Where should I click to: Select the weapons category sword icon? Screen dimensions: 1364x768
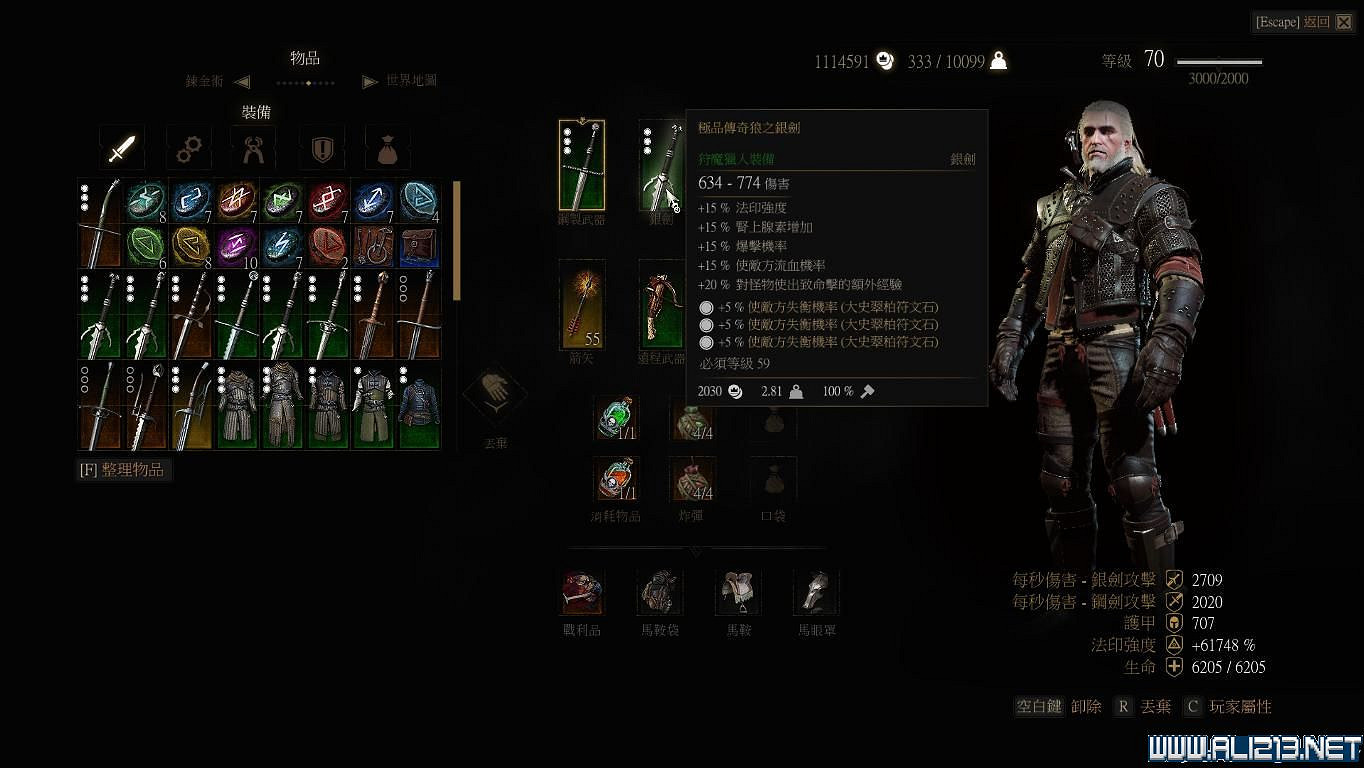(x=120, y=147)
